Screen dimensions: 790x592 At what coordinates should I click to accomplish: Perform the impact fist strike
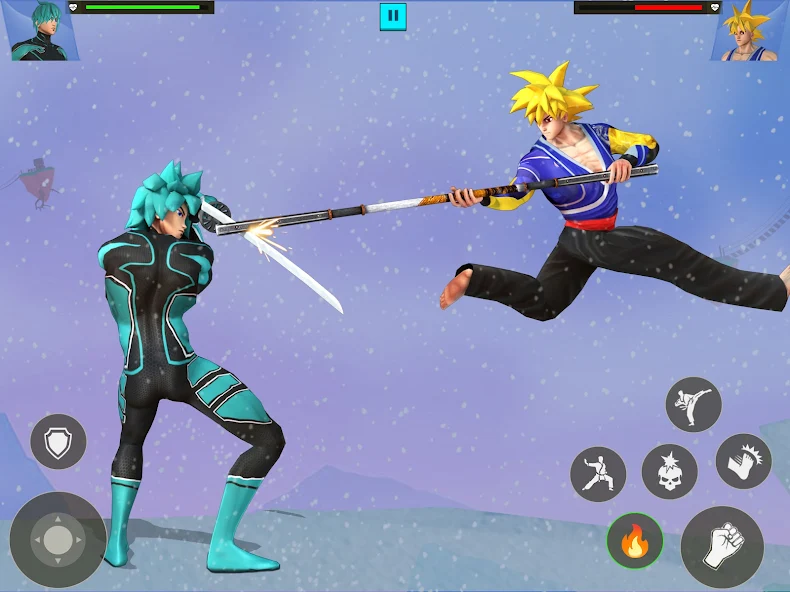(743, 461)
